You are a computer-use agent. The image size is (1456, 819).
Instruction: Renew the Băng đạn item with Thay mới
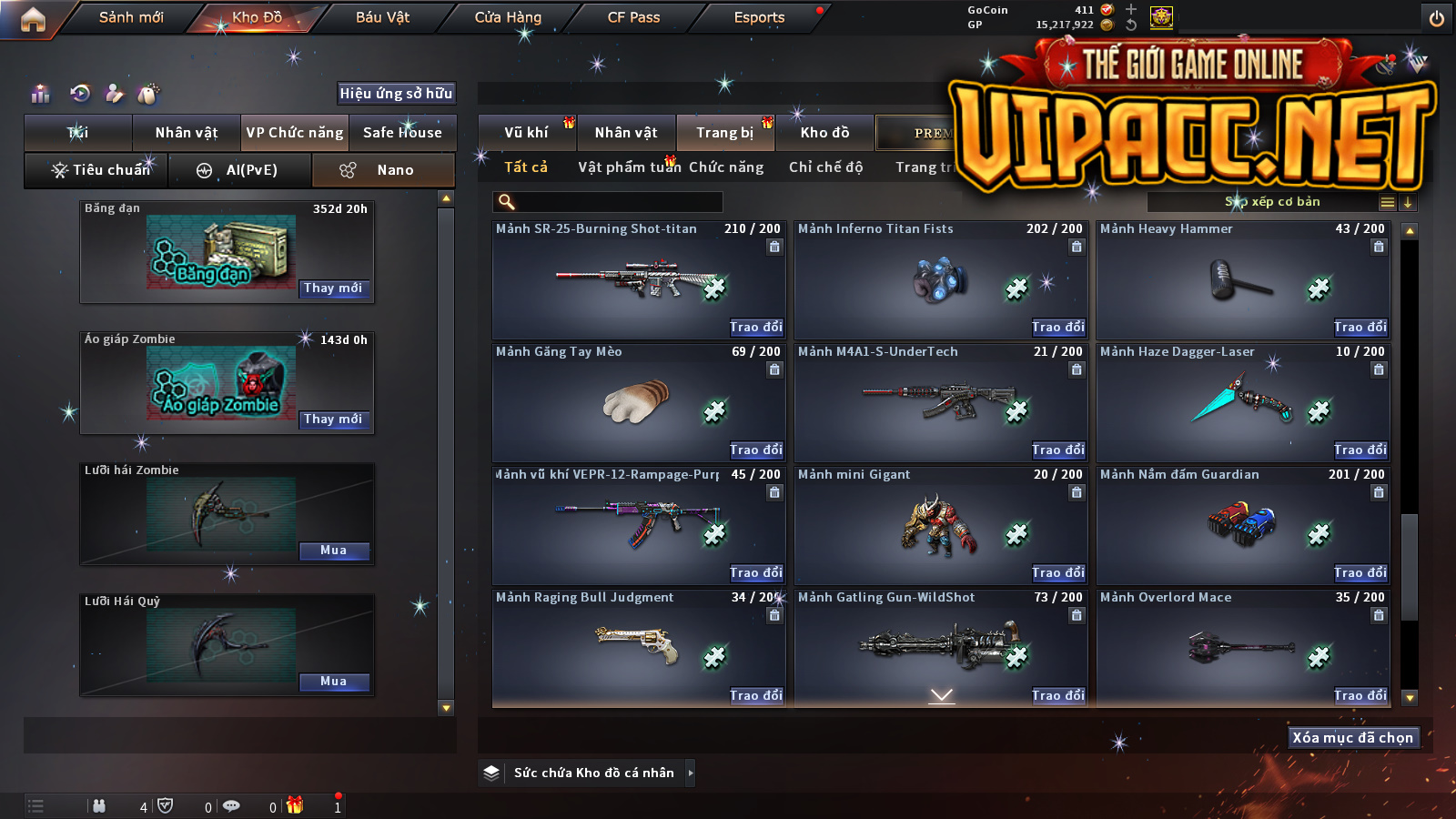333,288
